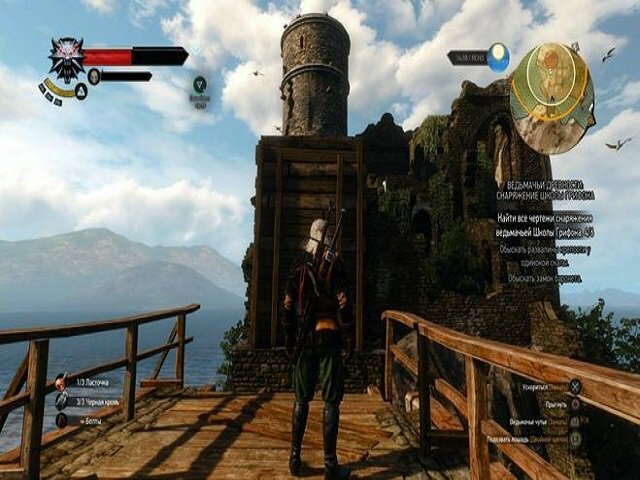Screen dimensions: 640x480
Task: Click the buff icon below the stamina bar
Action: click(x=200, y=85)
